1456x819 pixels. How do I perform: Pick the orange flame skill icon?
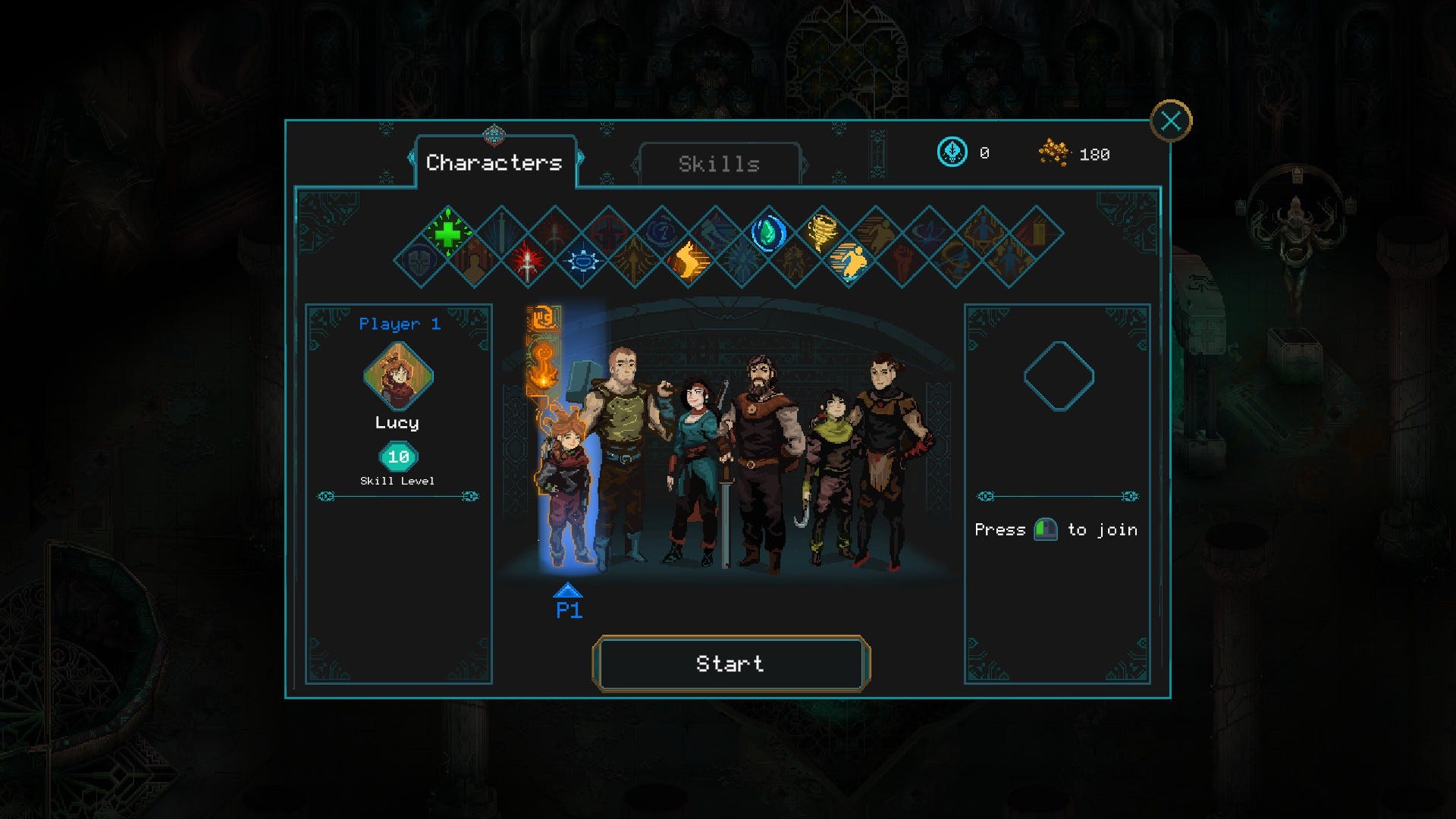688,262
